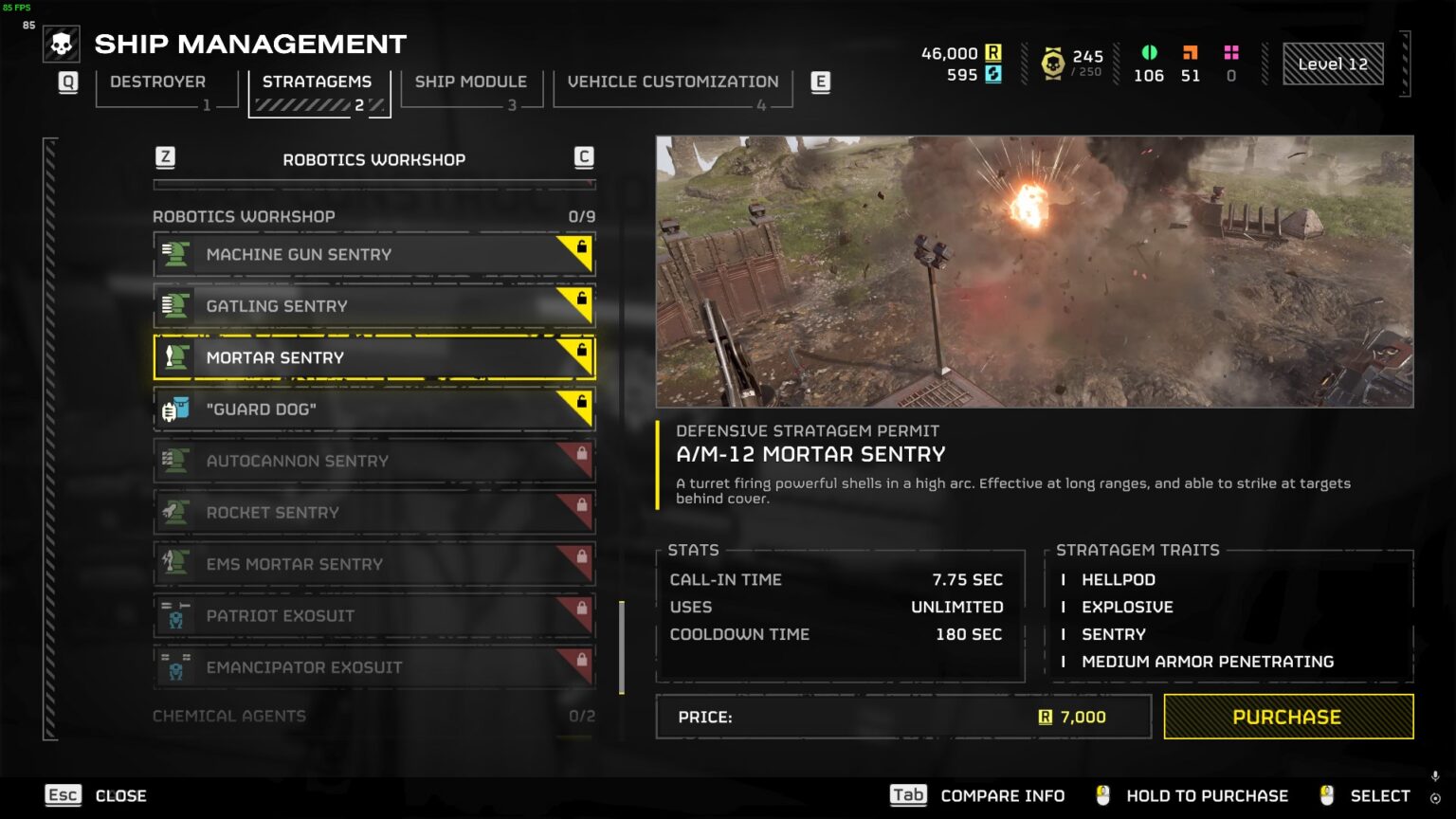Pick the Patriot Exosuit stratagem
The height and width of the screenshot is (819, 1456).
(x=373, y=616)
